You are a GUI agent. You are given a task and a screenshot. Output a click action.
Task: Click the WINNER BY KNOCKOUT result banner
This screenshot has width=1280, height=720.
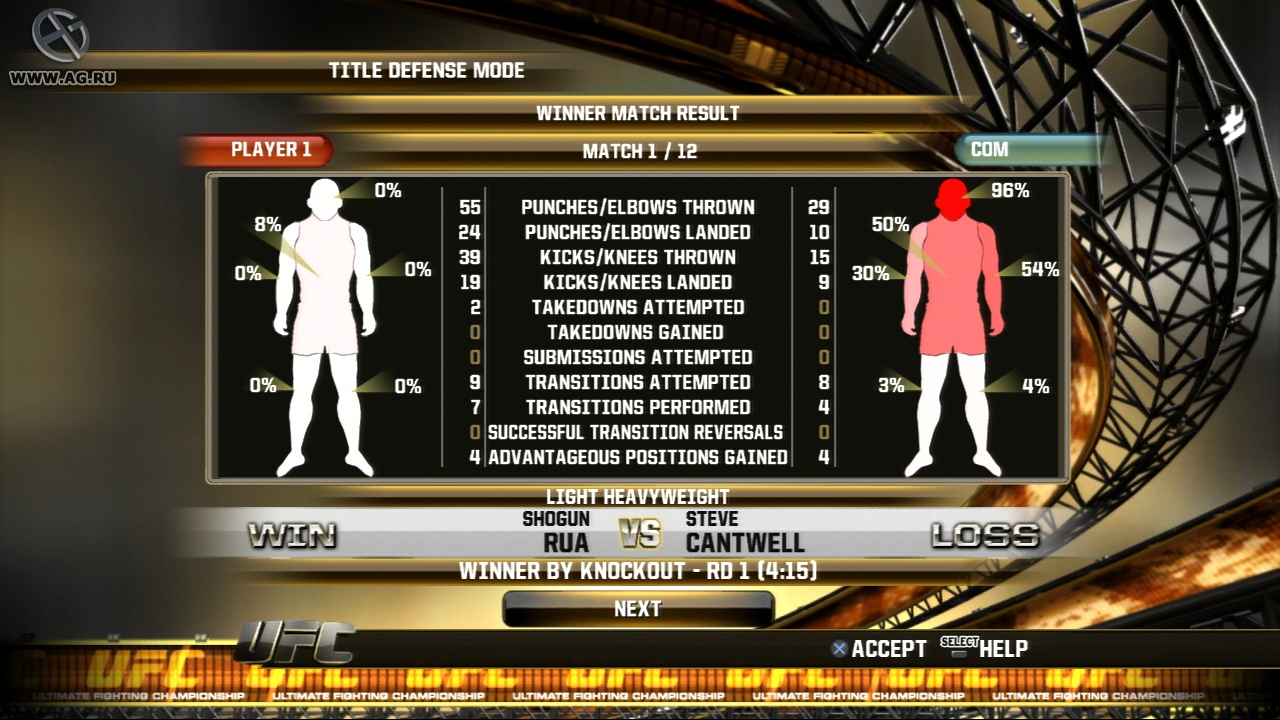point(639,571)
